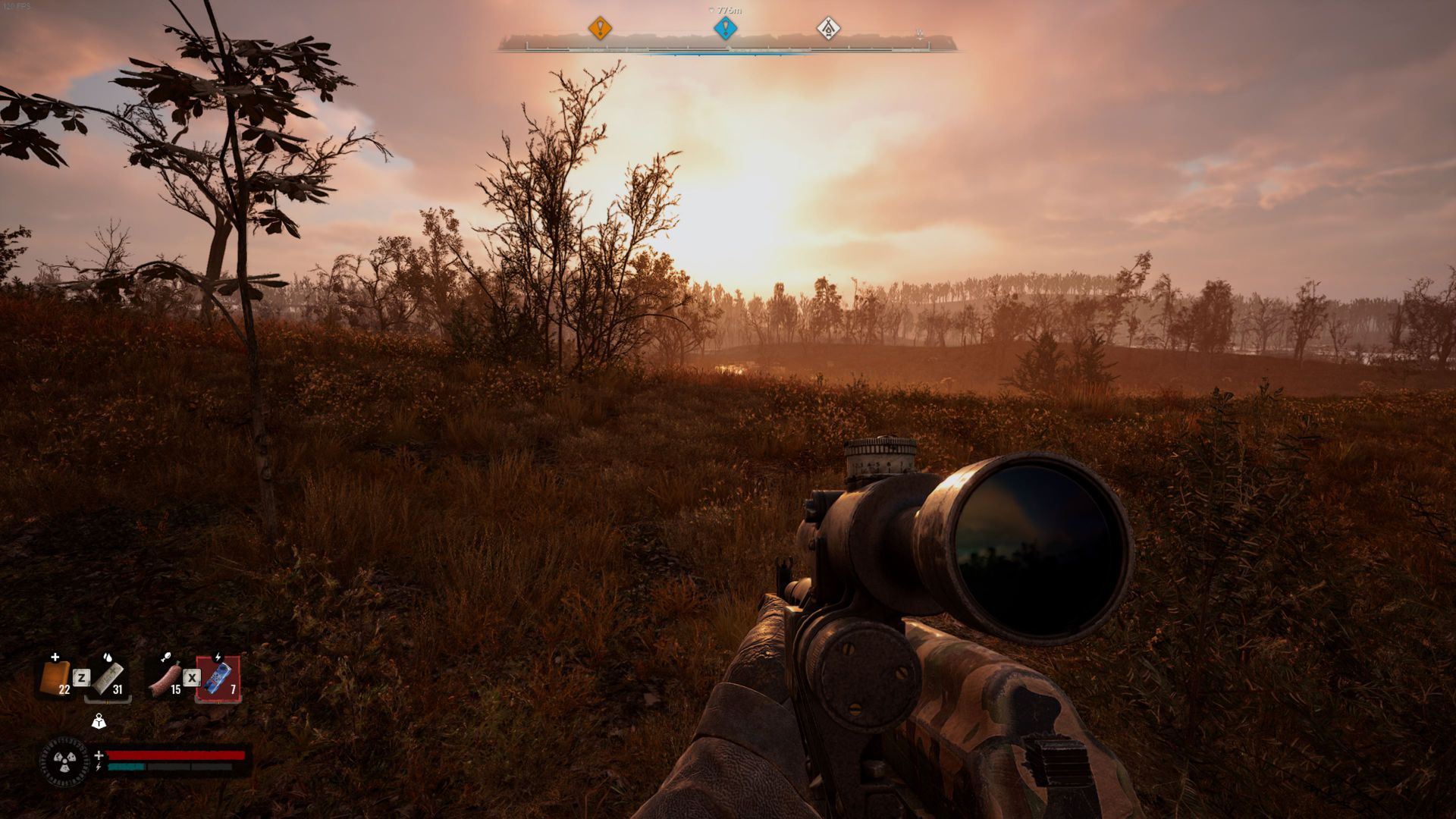Click the orange exclamation quest marker
The width and height of the screenshot is (1456, 819).
click(x=600, y=29)
